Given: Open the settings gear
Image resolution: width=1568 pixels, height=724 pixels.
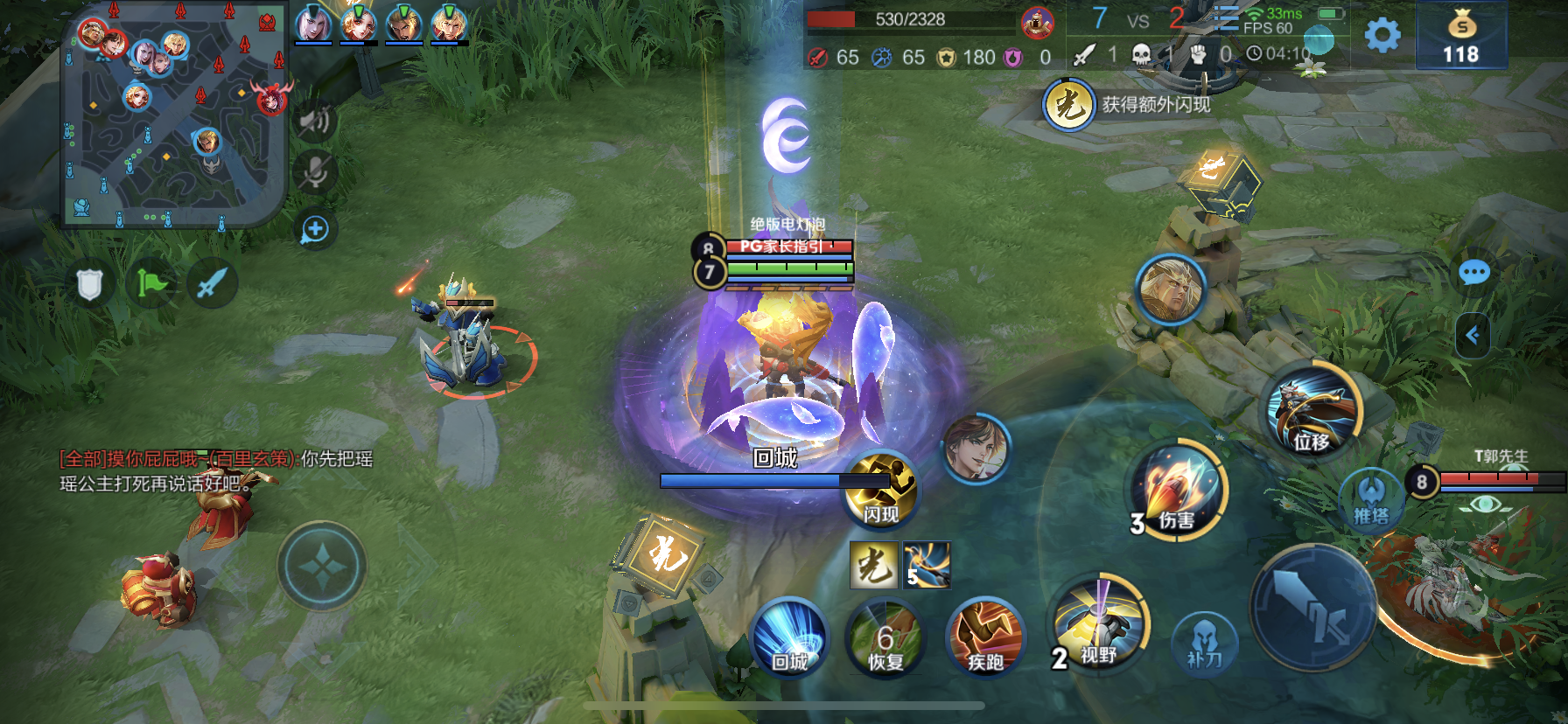Looking at the screenshot, I should pos(1382,36).
